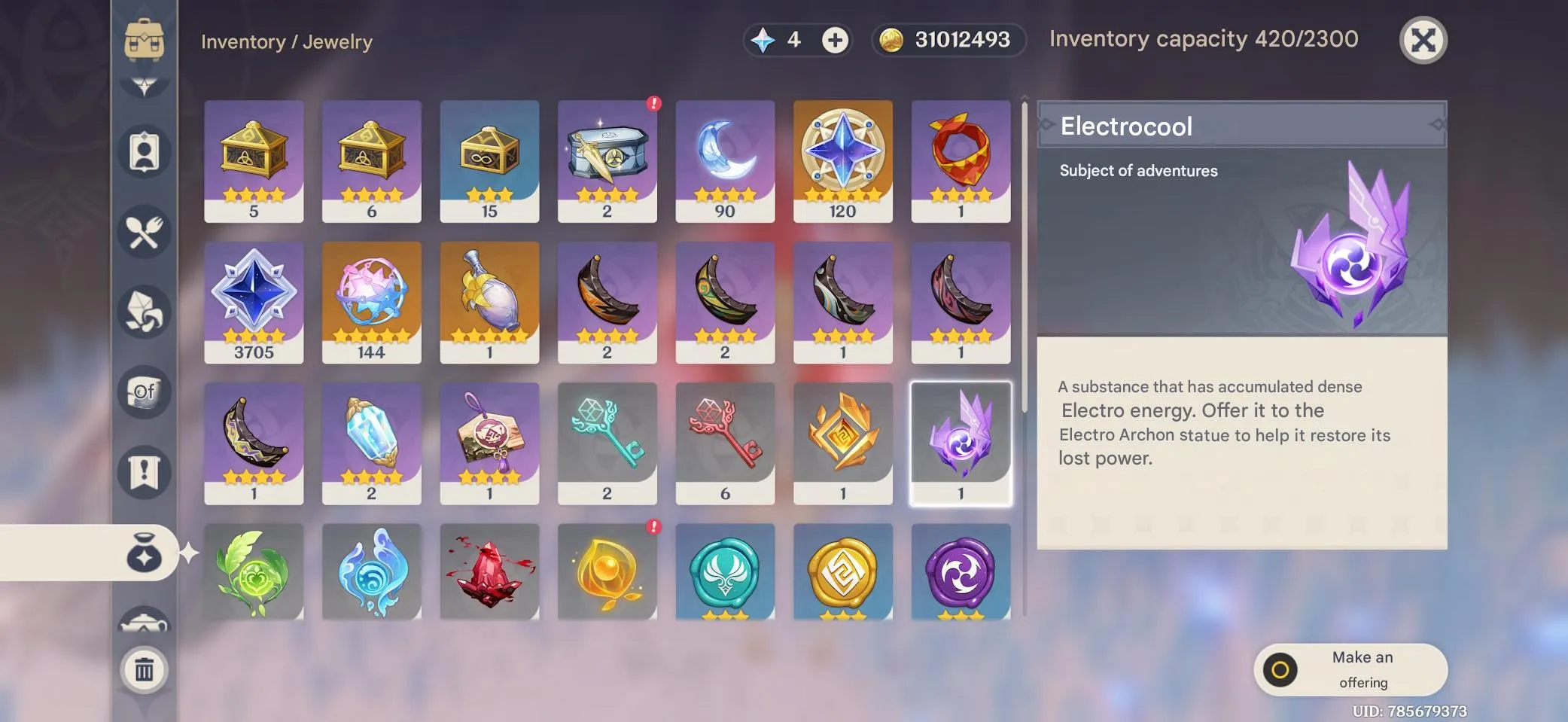Click the plus to buy Primogems

pyautogui.click(x=836, y=41)
